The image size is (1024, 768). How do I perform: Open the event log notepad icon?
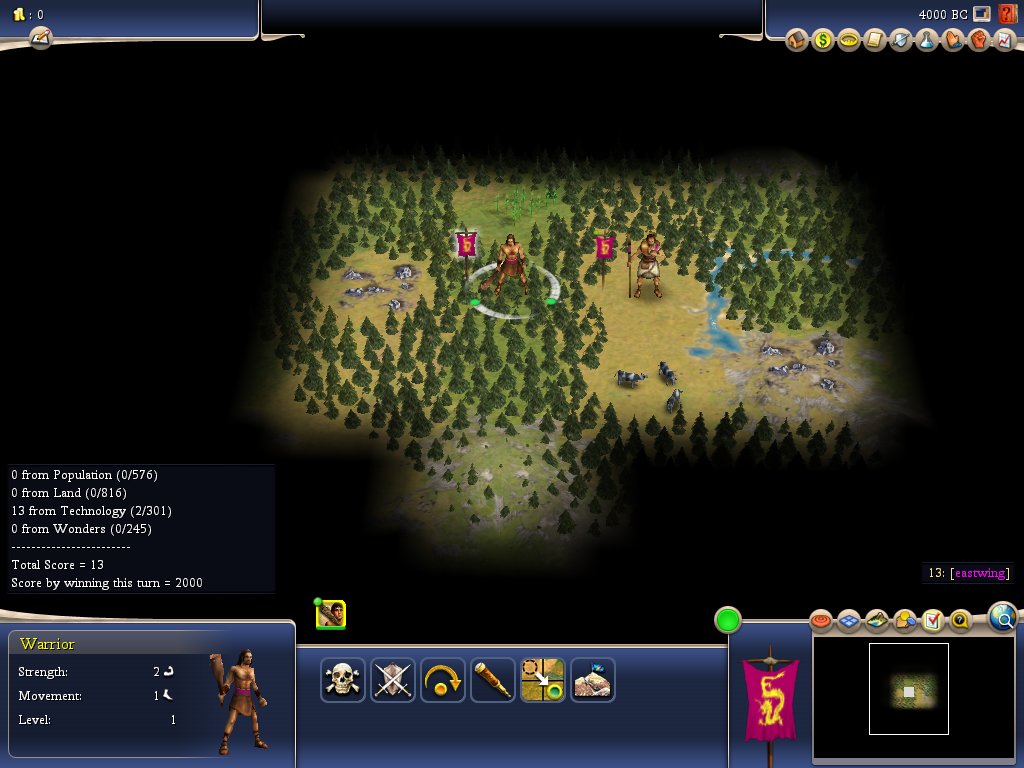(x=40, y=38)
